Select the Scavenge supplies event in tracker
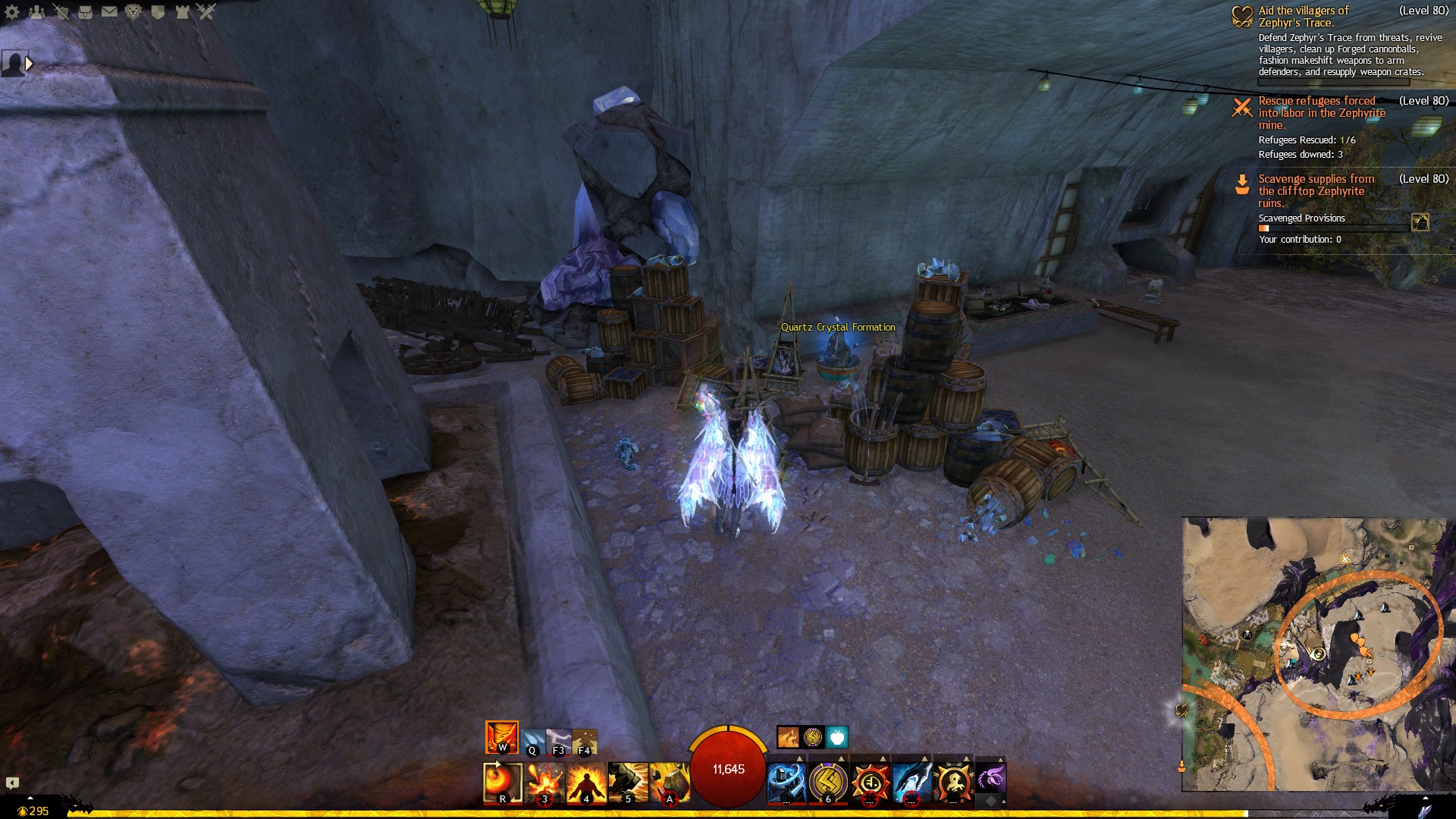 tap(1316, 190)
